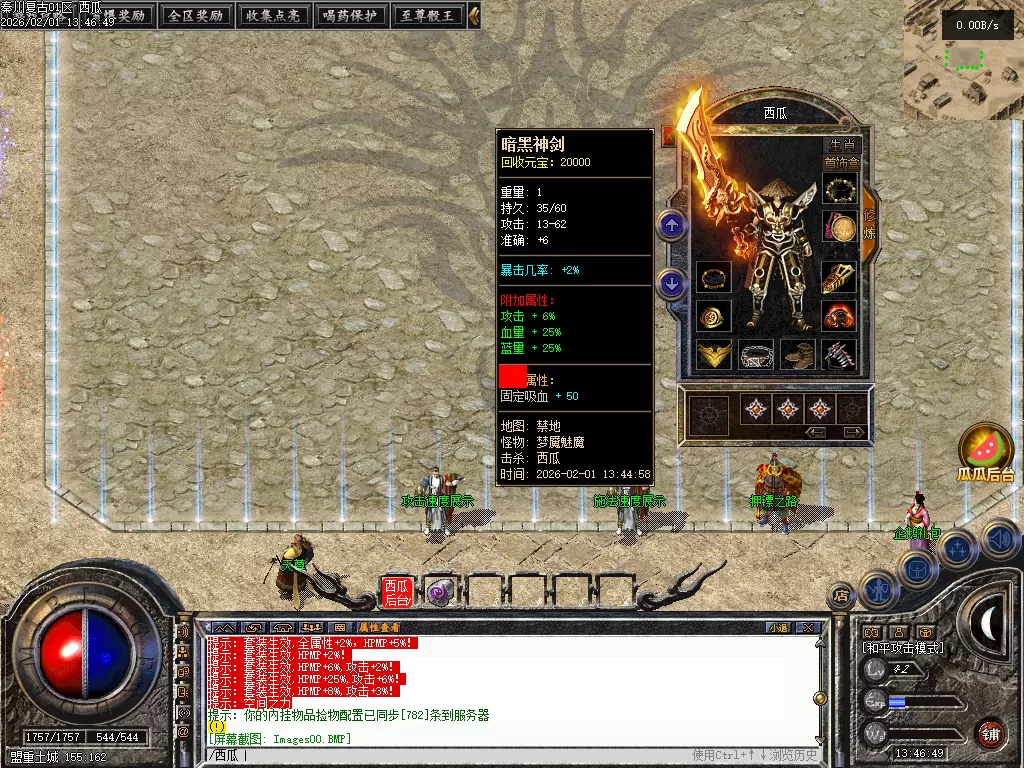Open the 修炼 side tab
1024x768 pixels.
point(869,222)
